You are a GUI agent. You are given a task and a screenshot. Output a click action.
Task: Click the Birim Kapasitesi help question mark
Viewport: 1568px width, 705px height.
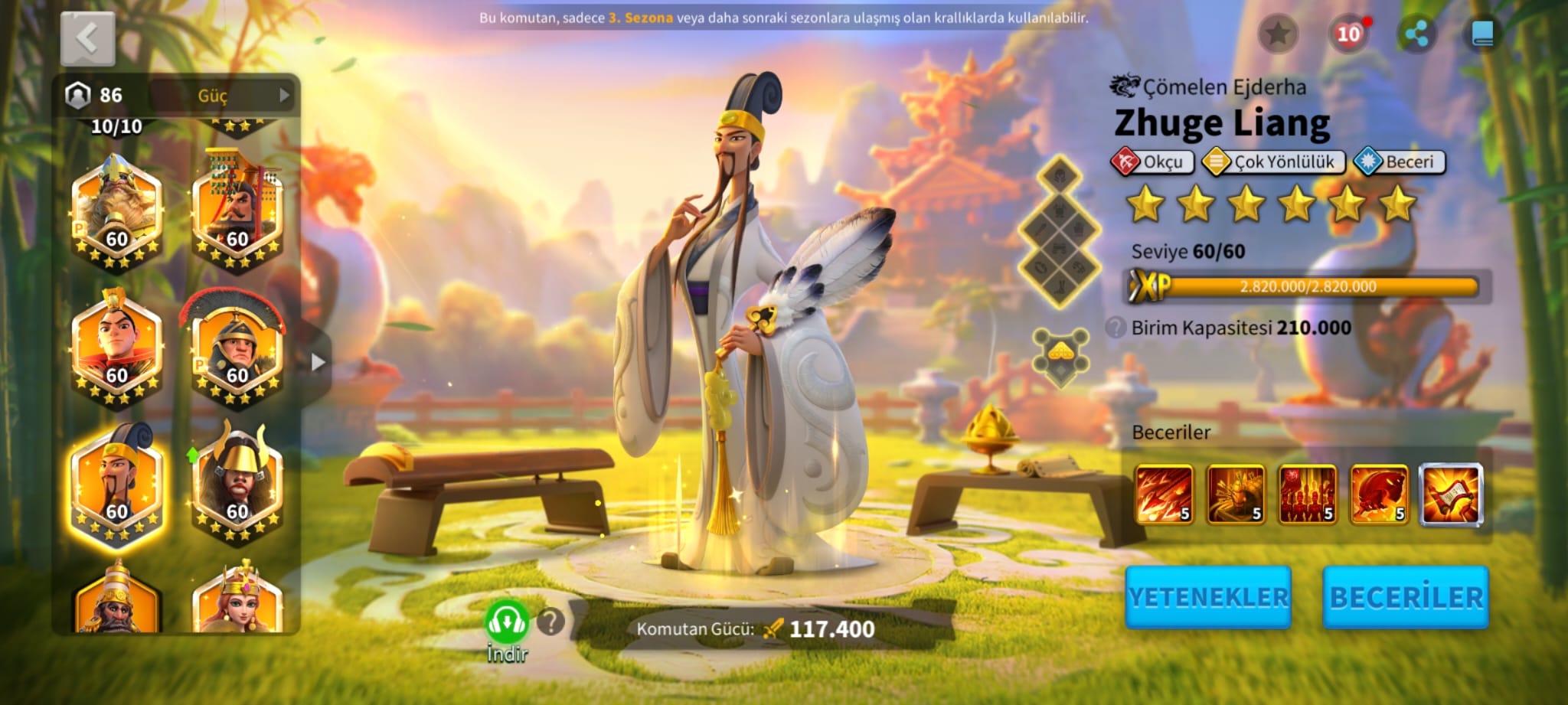click(x=1116, y=328)
